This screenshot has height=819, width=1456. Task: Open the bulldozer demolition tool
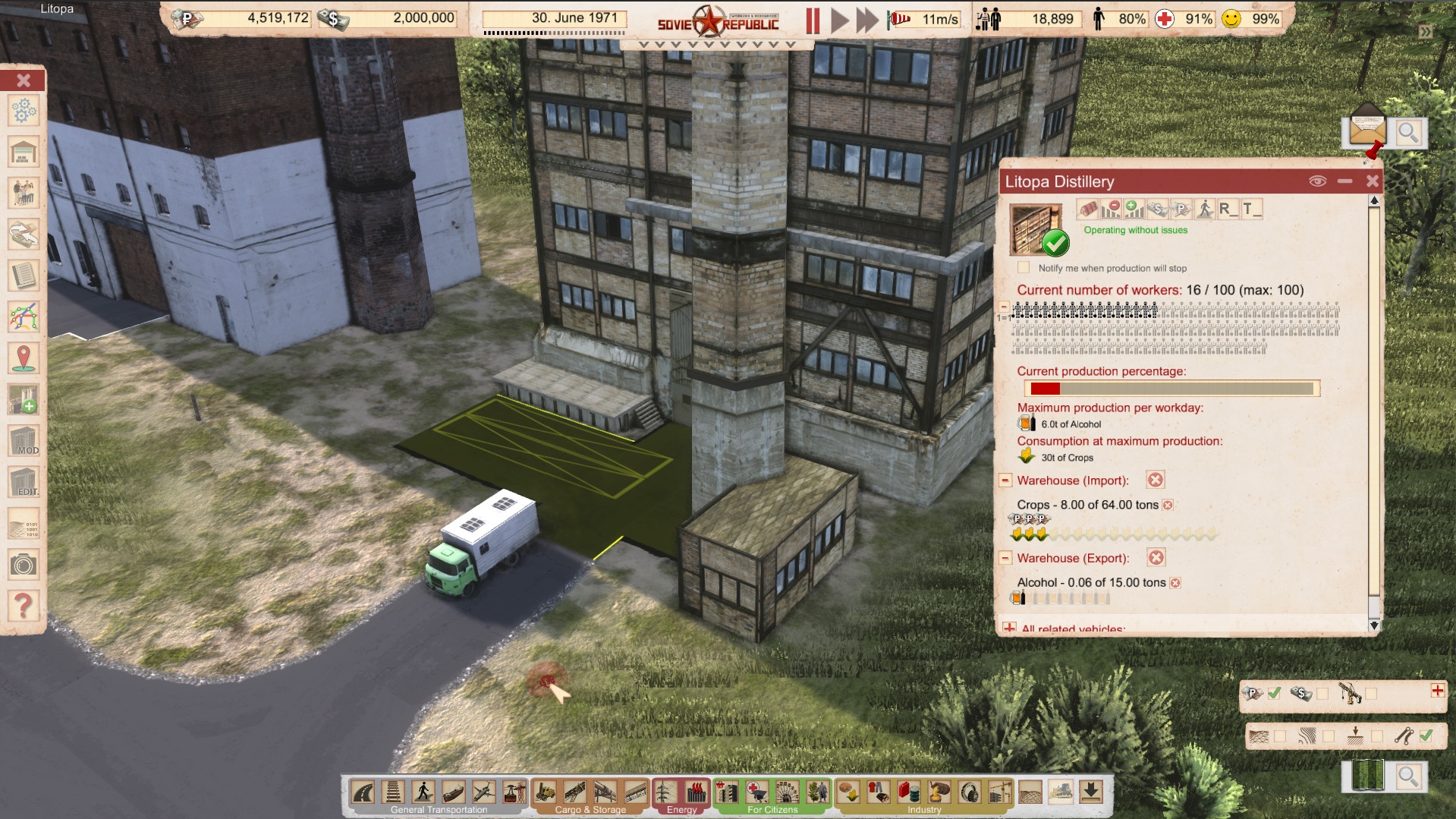tap(1060, 792)
